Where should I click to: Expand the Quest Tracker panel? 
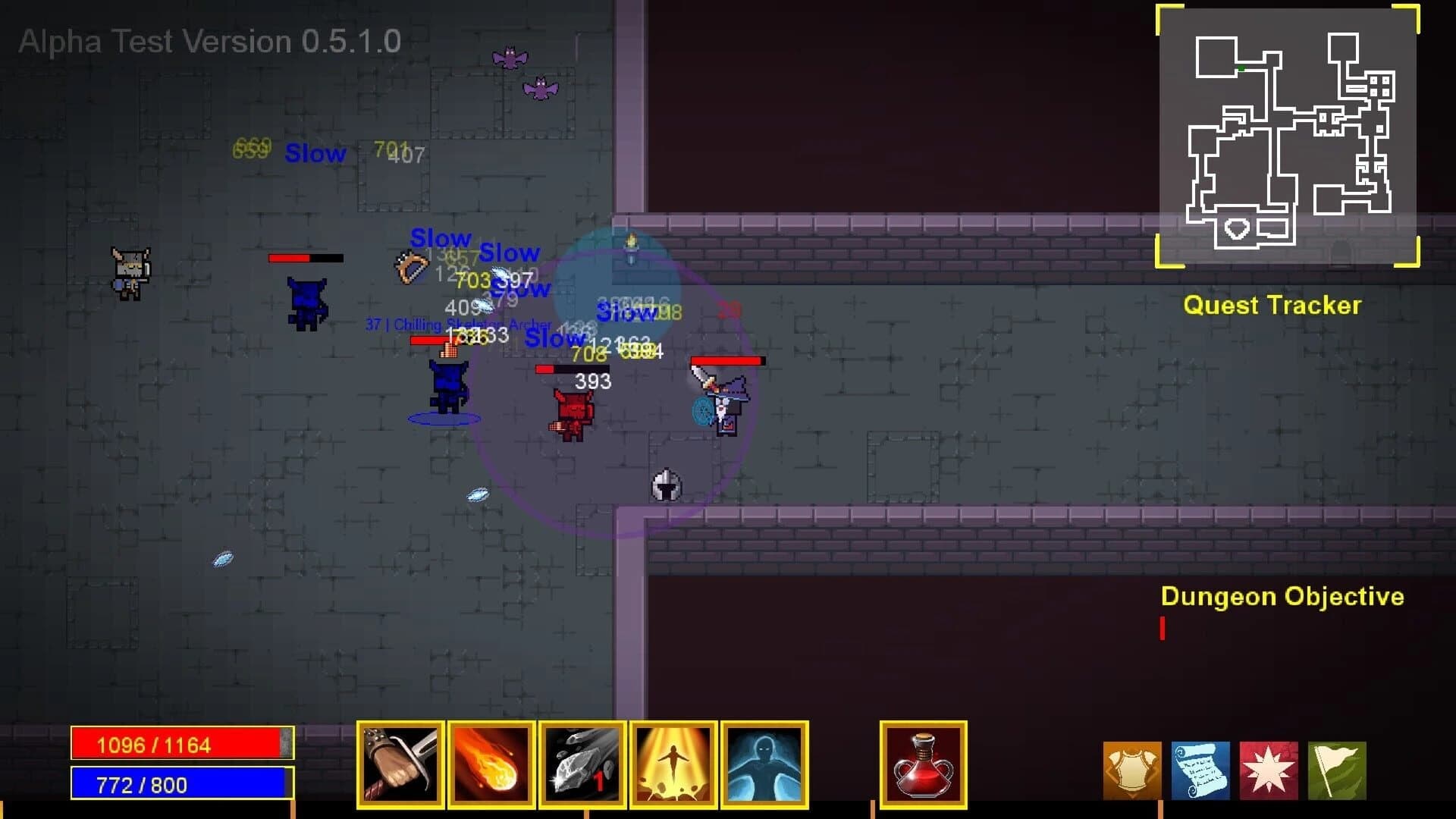(1272, 306)
